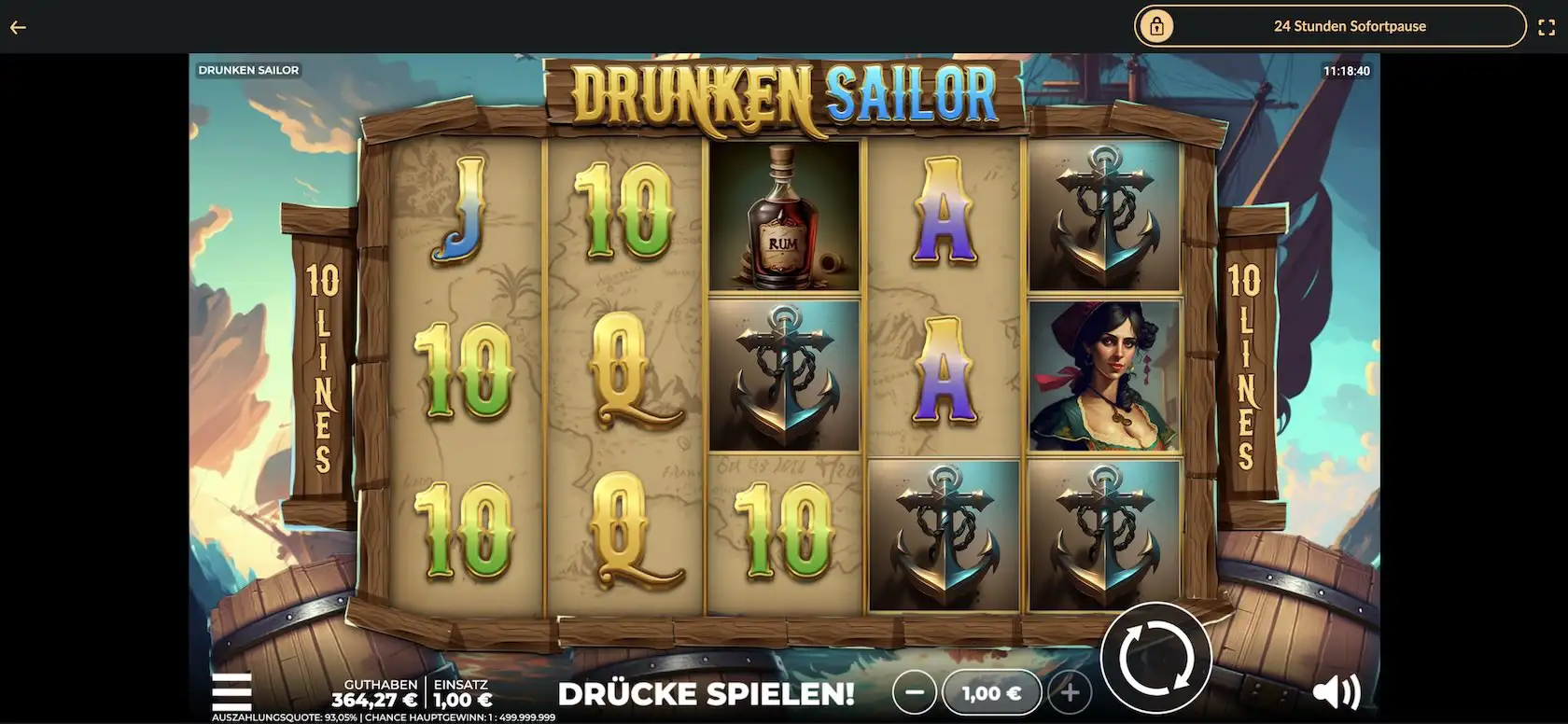
Task: Click the back arrow to leave the game
Action: point(17,26)
